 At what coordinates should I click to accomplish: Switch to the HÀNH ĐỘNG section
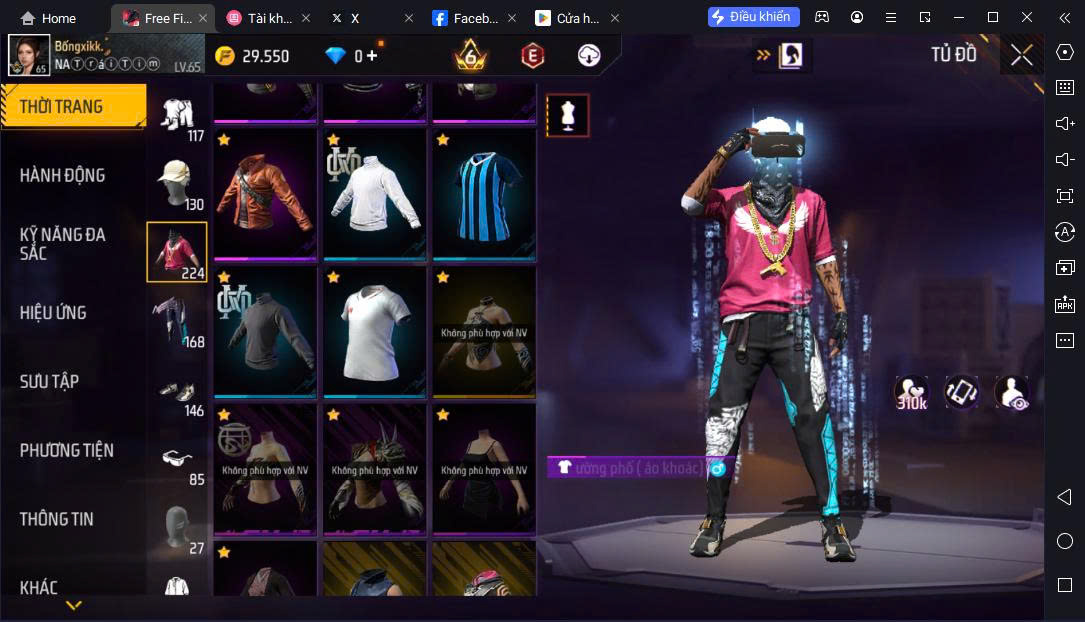[x=62, y=176]
